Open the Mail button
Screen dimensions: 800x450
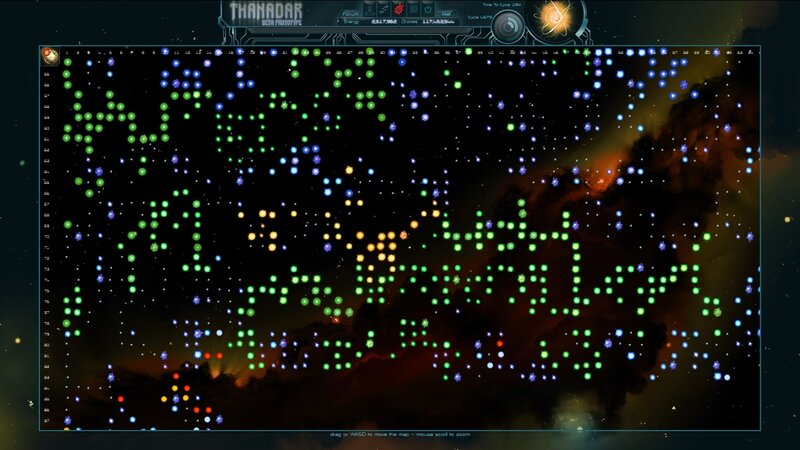click(446, 13)
